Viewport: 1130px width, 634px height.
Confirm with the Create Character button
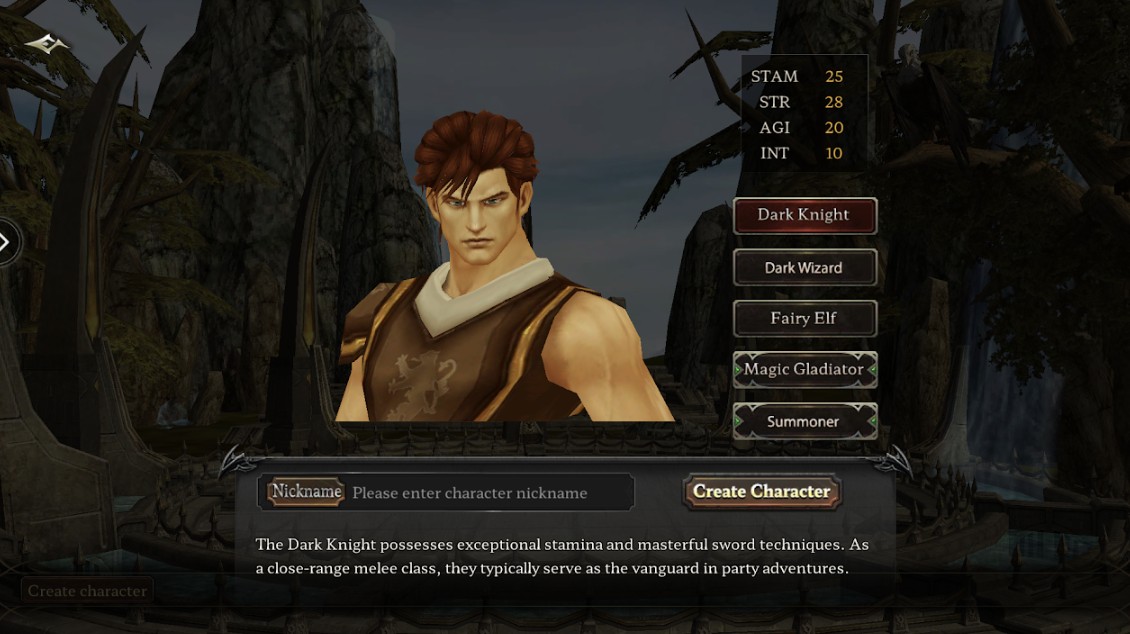761,492
